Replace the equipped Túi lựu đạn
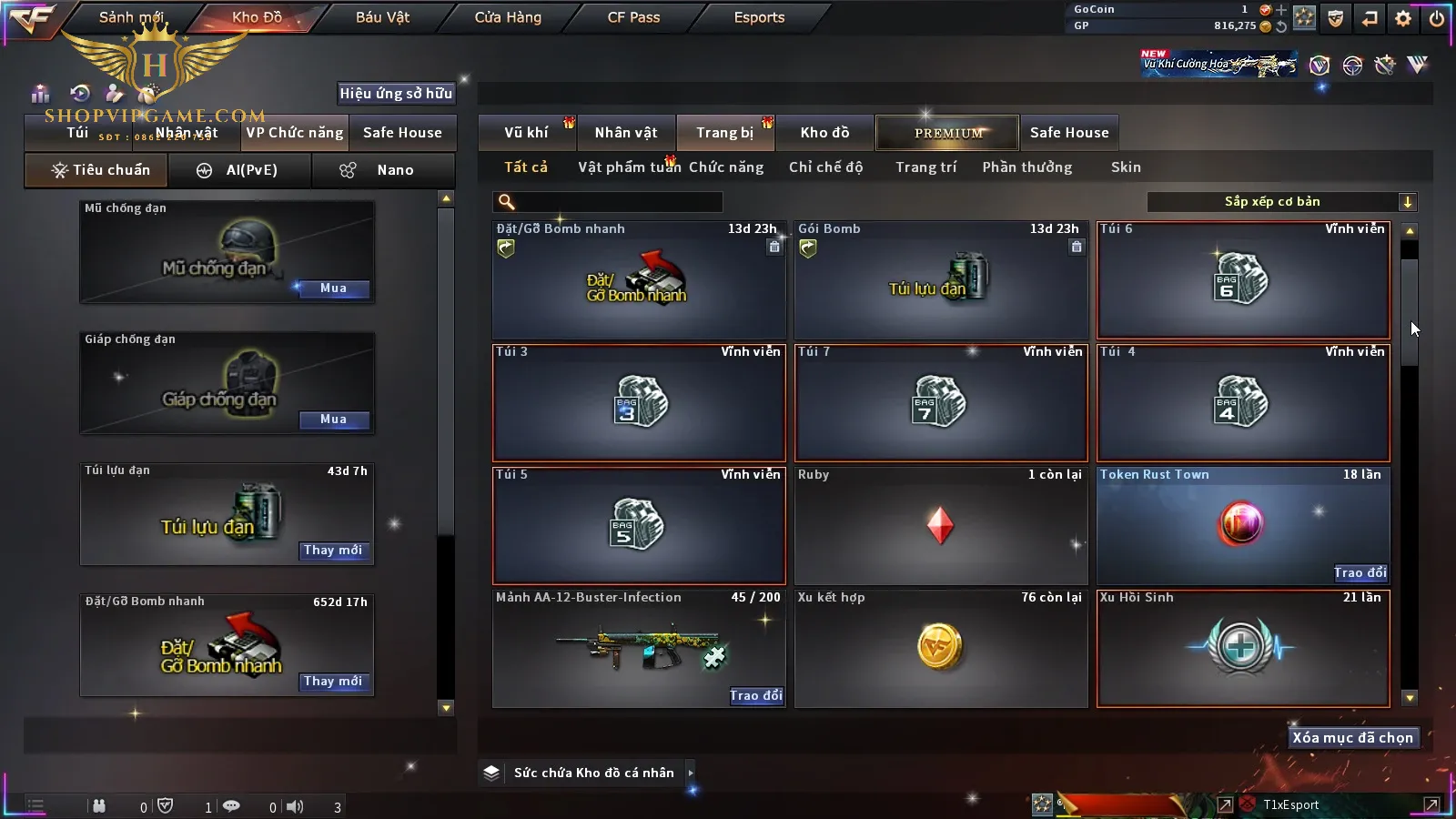The image size is (1456, 819). [333, 551]
